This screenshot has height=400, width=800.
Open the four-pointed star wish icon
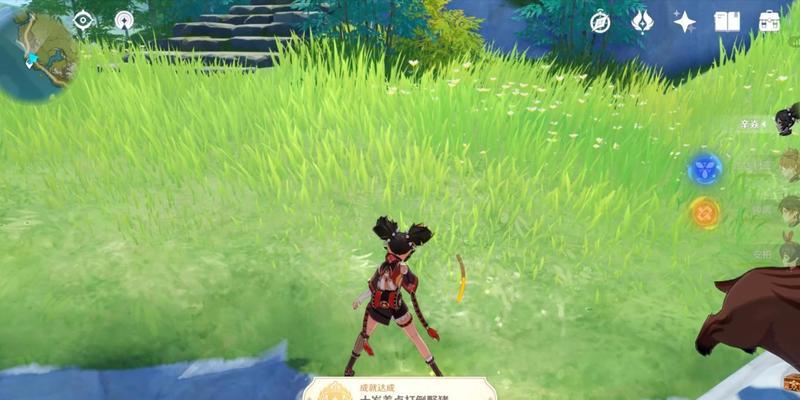point(685,21)
